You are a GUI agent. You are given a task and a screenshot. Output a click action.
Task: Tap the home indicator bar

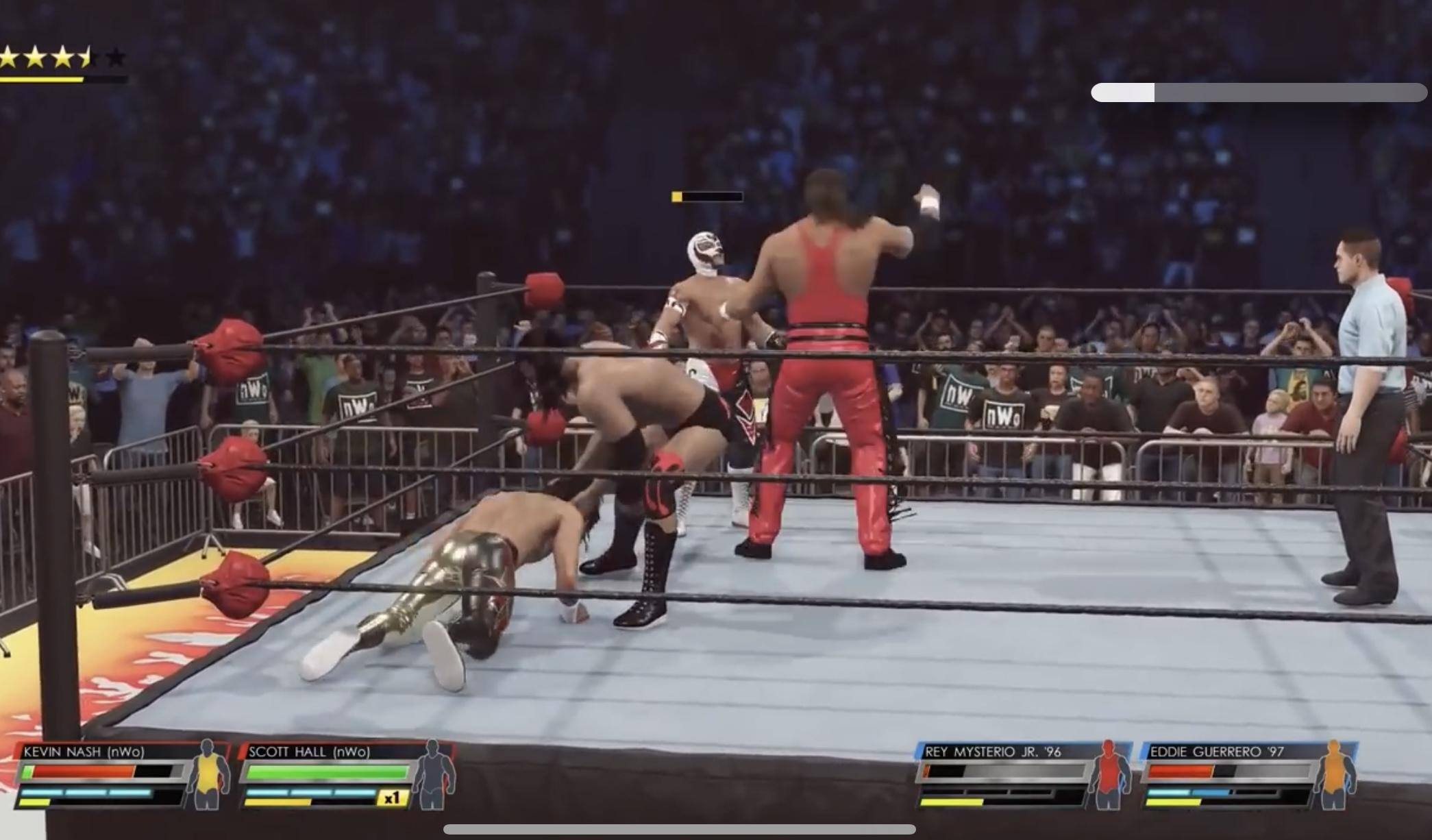pos(679,830)
